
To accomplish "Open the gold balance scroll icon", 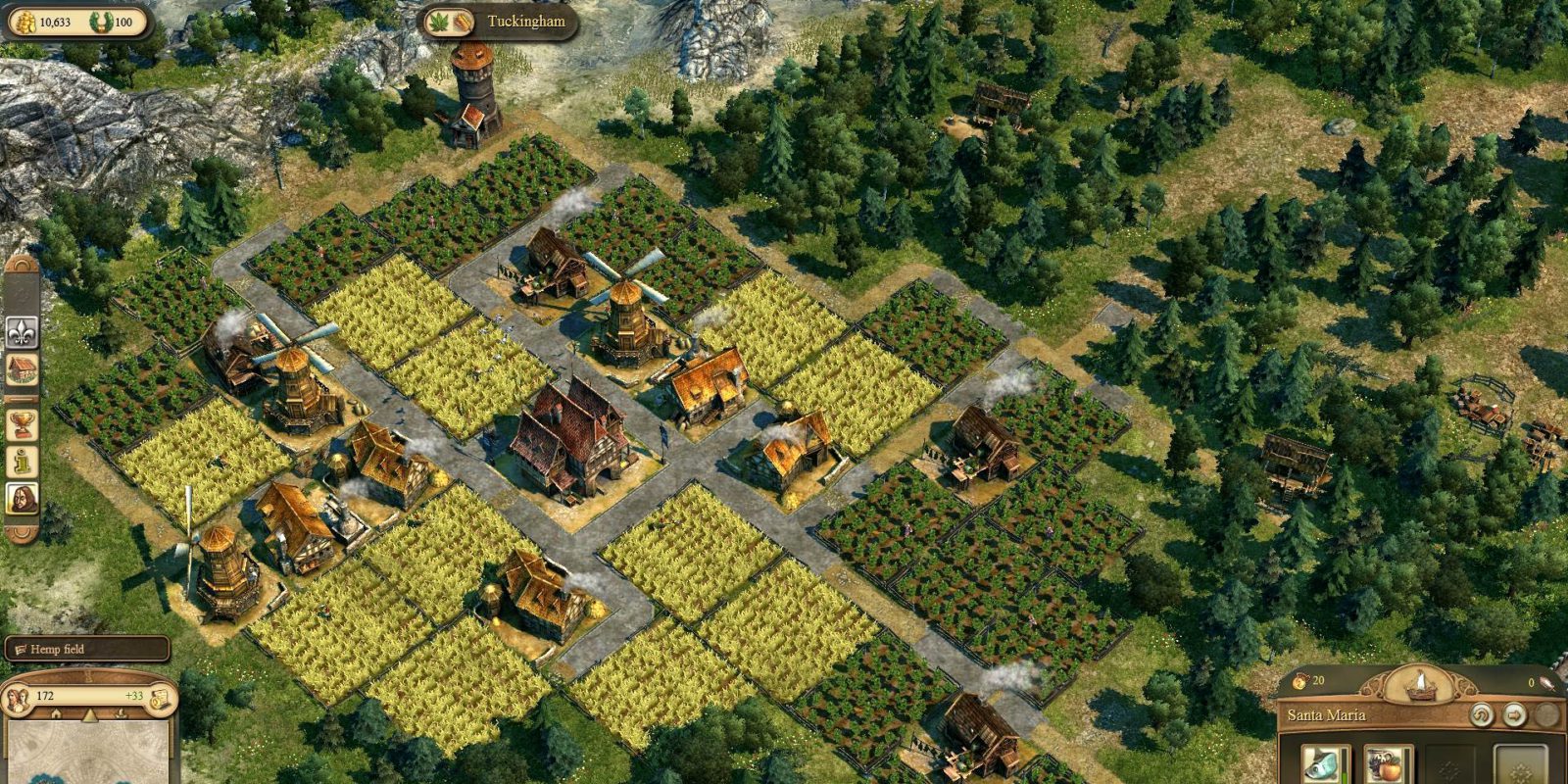I will 159,698.
